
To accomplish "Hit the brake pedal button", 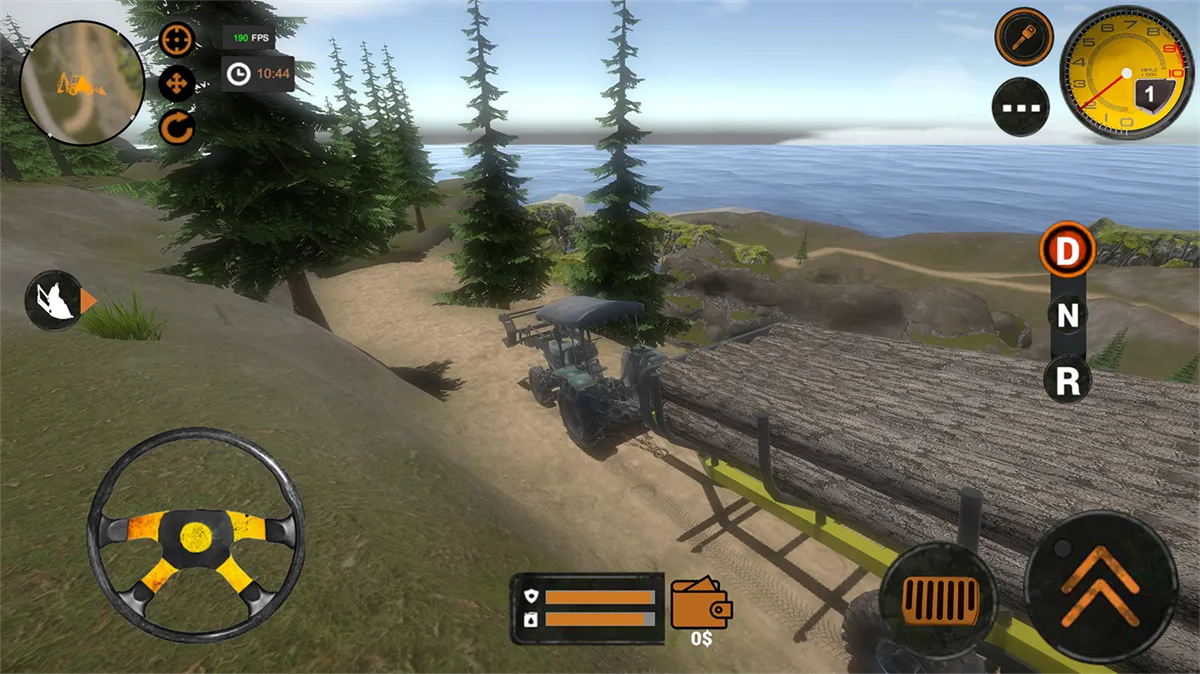I will click(x=938, y=598).
